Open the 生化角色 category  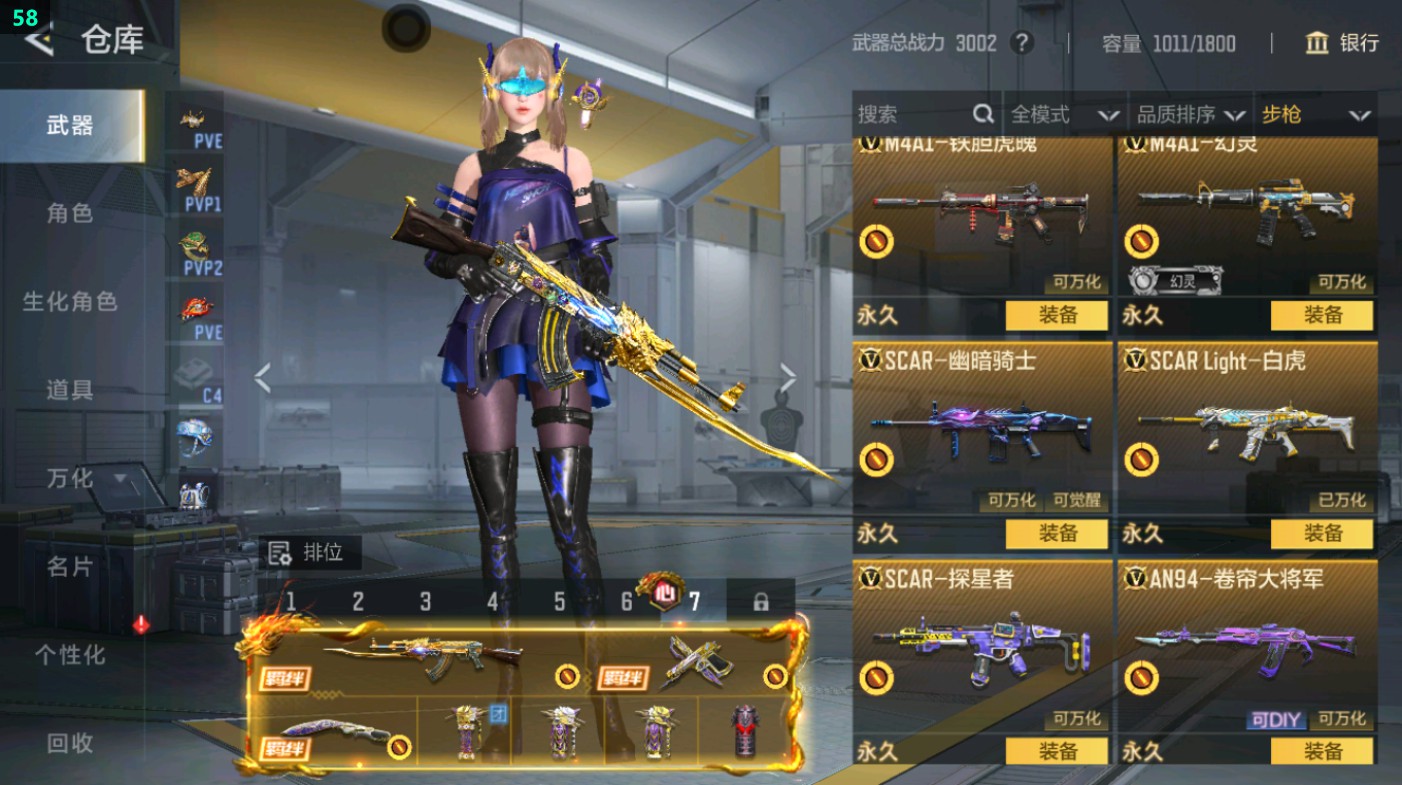pyautogui.click(x=70, y=301)
